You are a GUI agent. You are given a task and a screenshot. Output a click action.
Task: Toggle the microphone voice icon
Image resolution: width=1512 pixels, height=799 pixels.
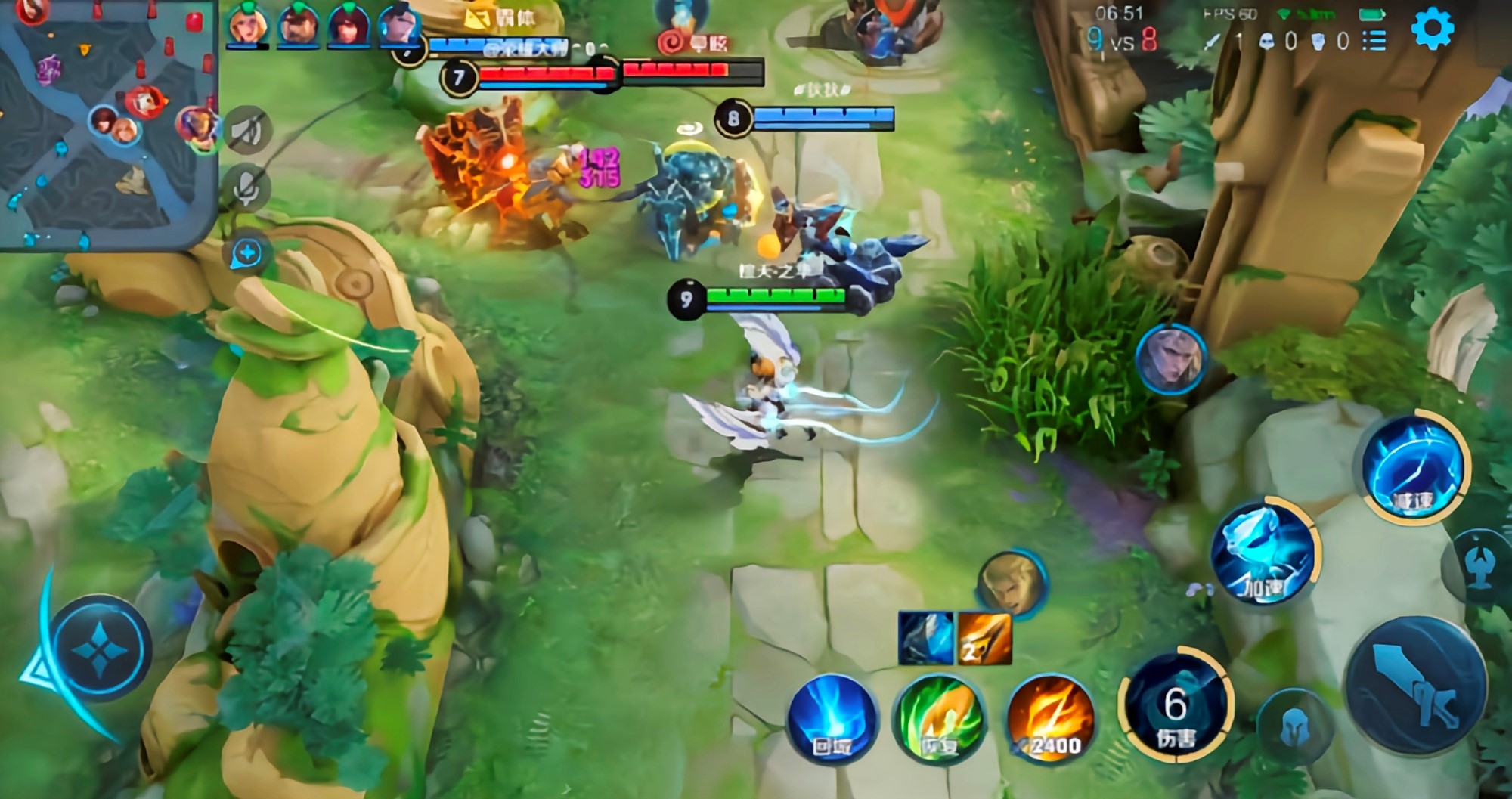pos(246,187)
